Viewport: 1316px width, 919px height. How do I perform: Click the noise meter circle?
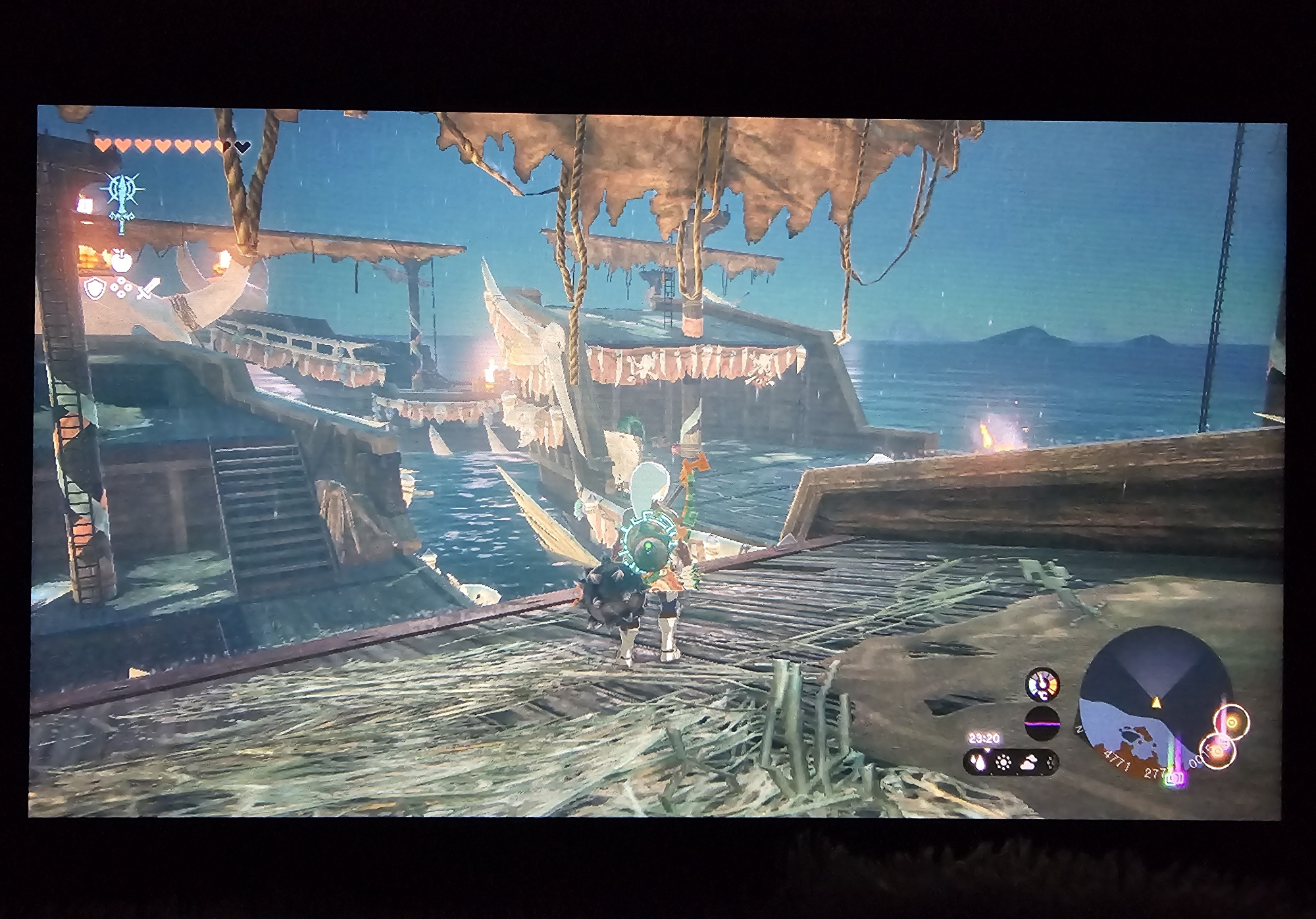point(1042,723)
